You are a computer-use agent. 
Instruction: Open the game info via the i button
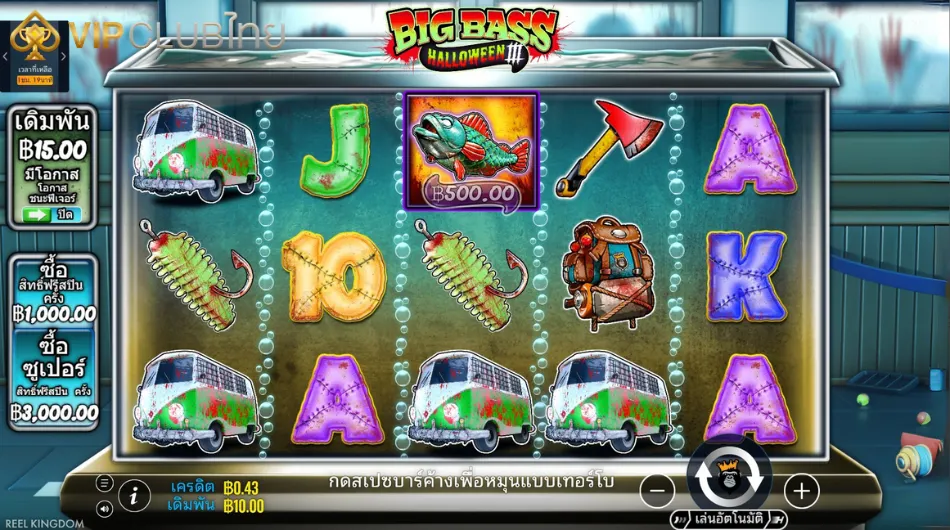[x=134, y=494]
